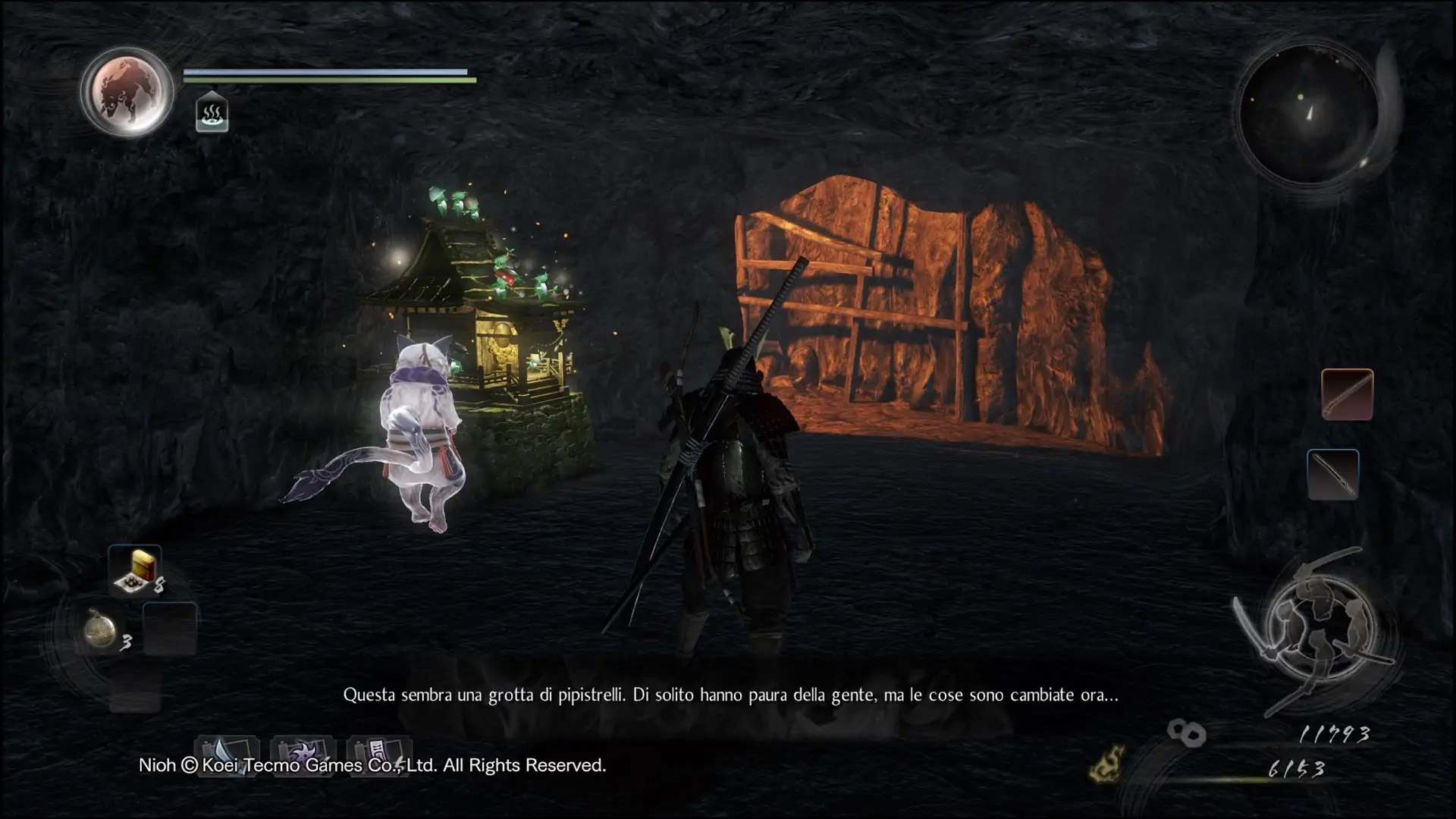Select the hot spring status buff icon
1456x819 pixels.
[212, 114]
